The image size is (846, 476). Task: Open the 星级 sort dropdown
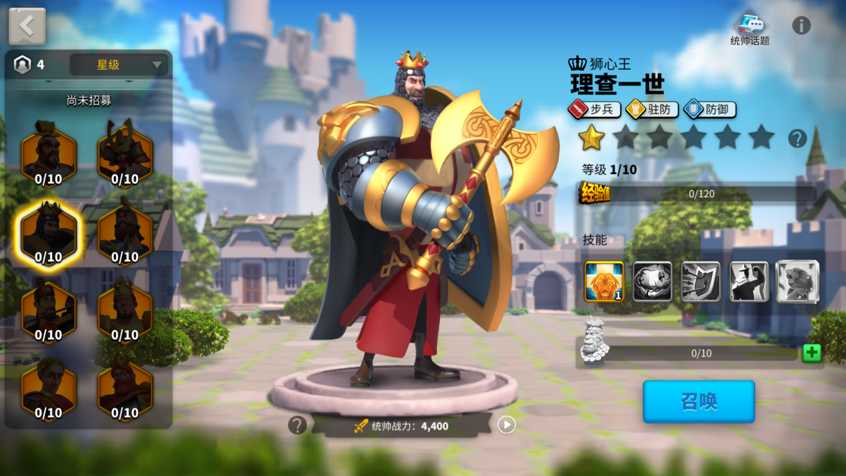click(117, 65)
